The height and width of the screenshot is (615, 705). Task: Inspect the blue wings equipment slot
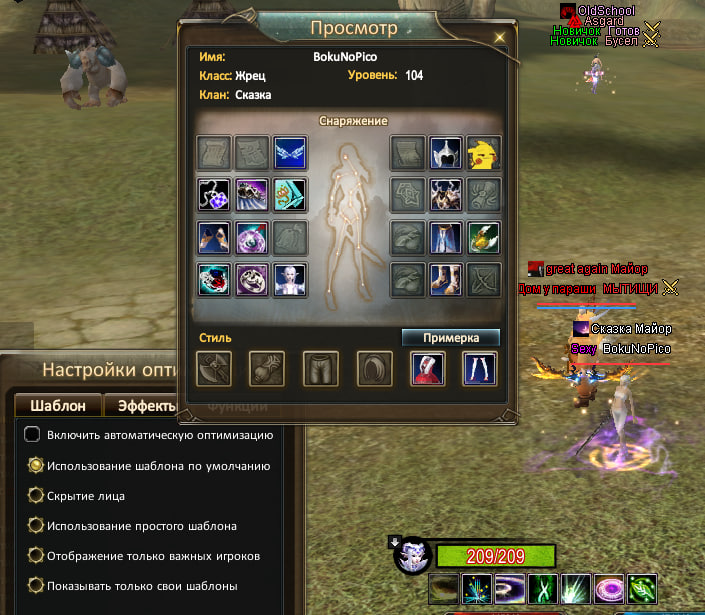click(290, 153)
